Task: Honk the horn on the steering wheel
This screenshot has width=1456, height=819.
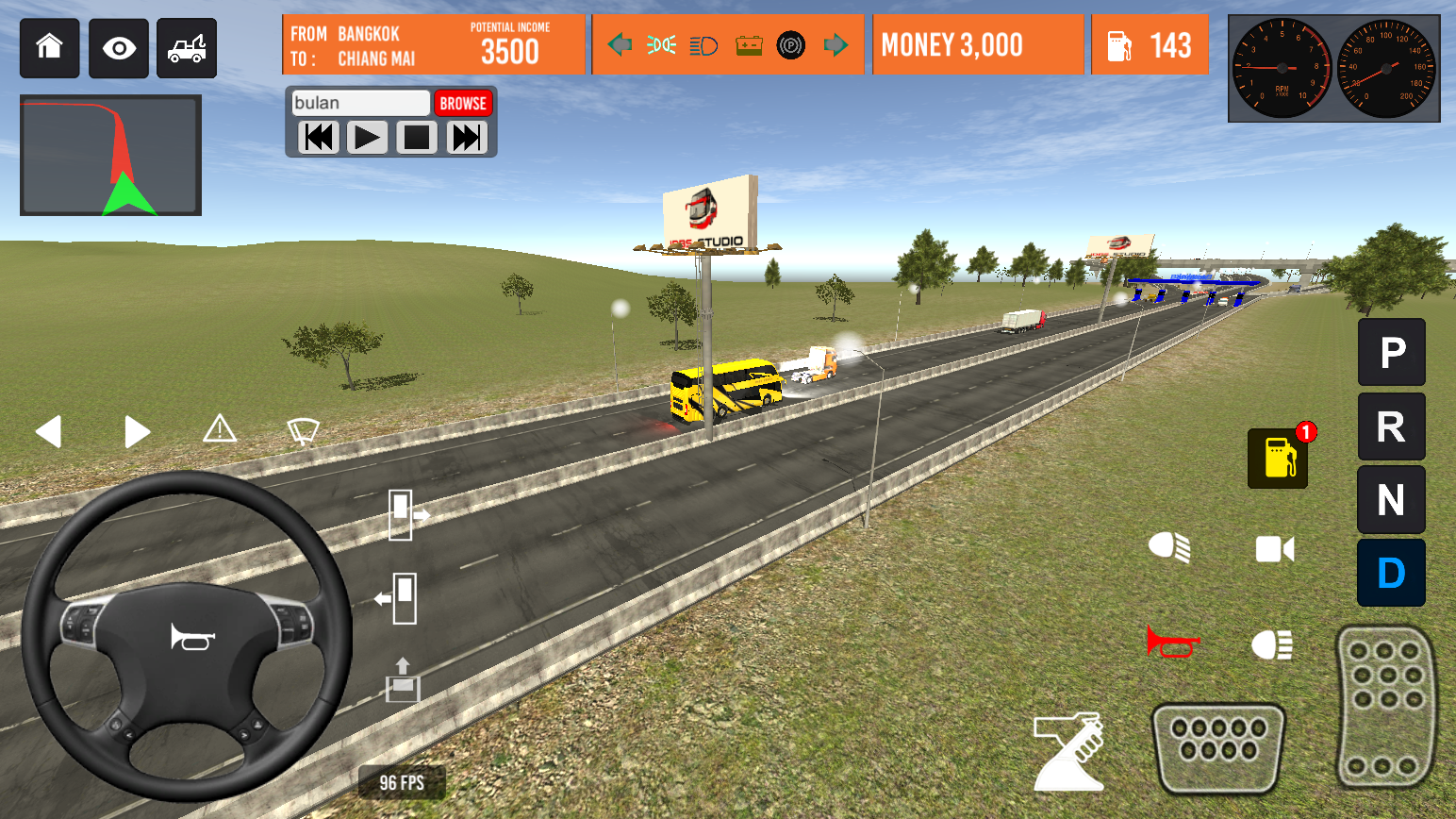Action: [x=192, y=638]
